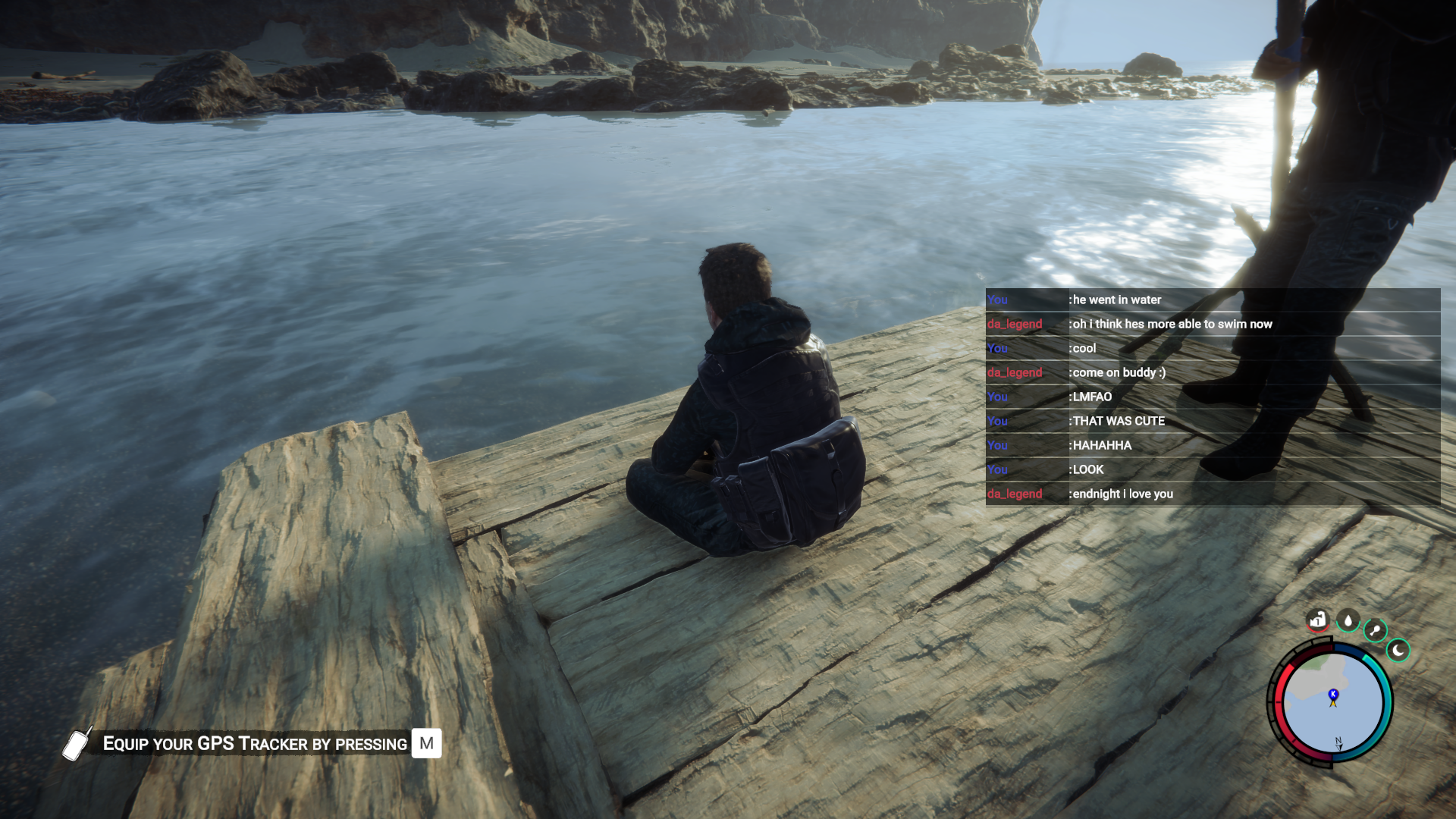Image resolution: width=1456 pixels, height=819 pixels.
Task: Click the "THAT WAS CUTE" chat message
Action: [1119, 421]
